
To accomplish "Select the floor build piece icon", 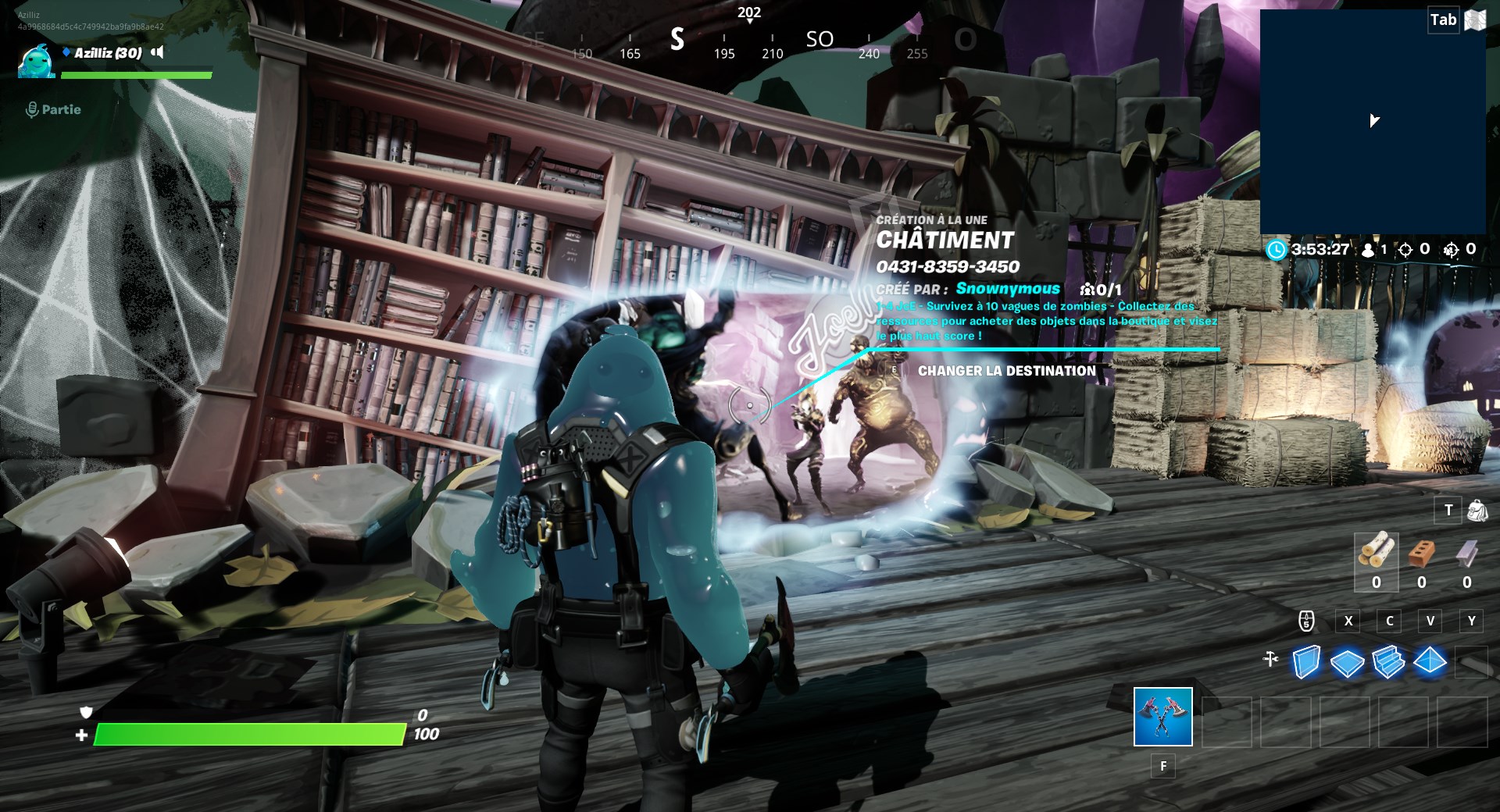I will 1348,661.
